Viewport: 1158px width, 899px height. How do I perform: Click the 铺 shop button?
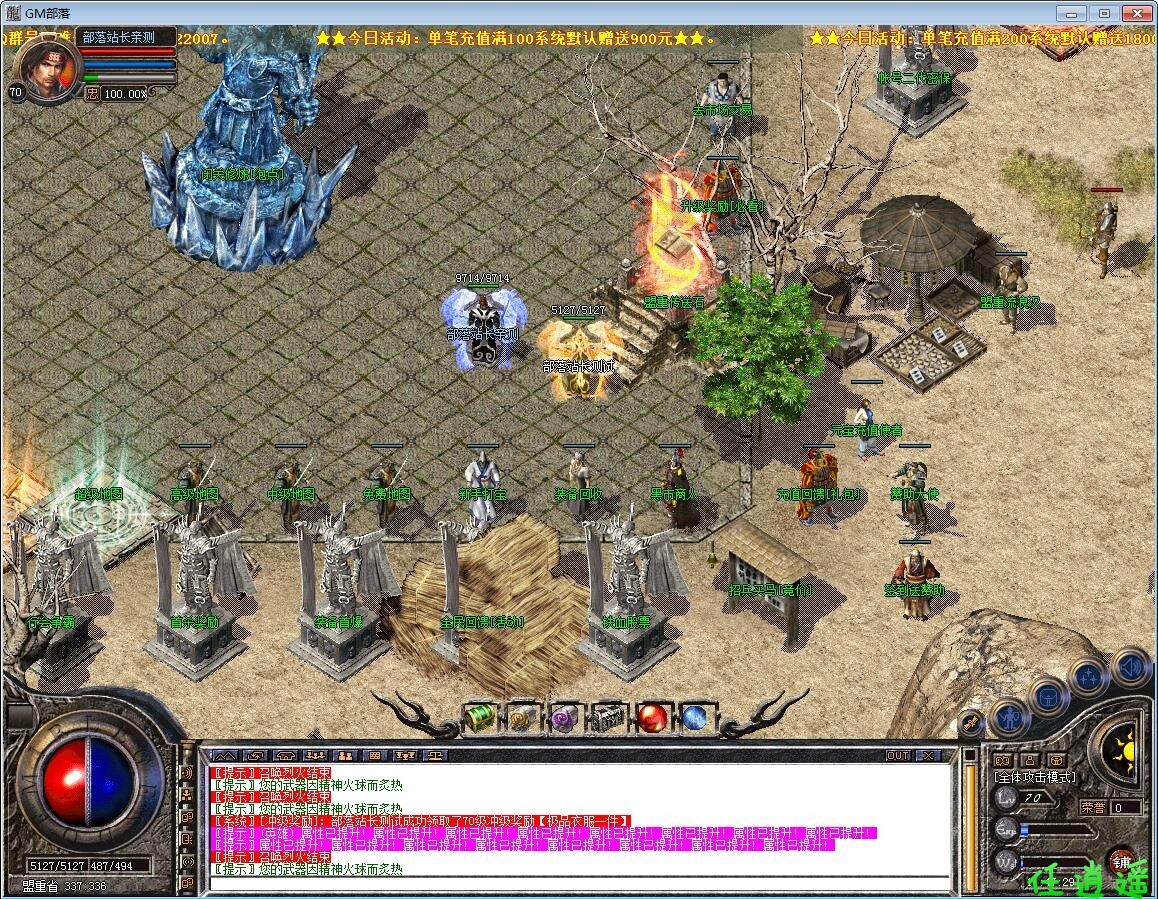1122,862
